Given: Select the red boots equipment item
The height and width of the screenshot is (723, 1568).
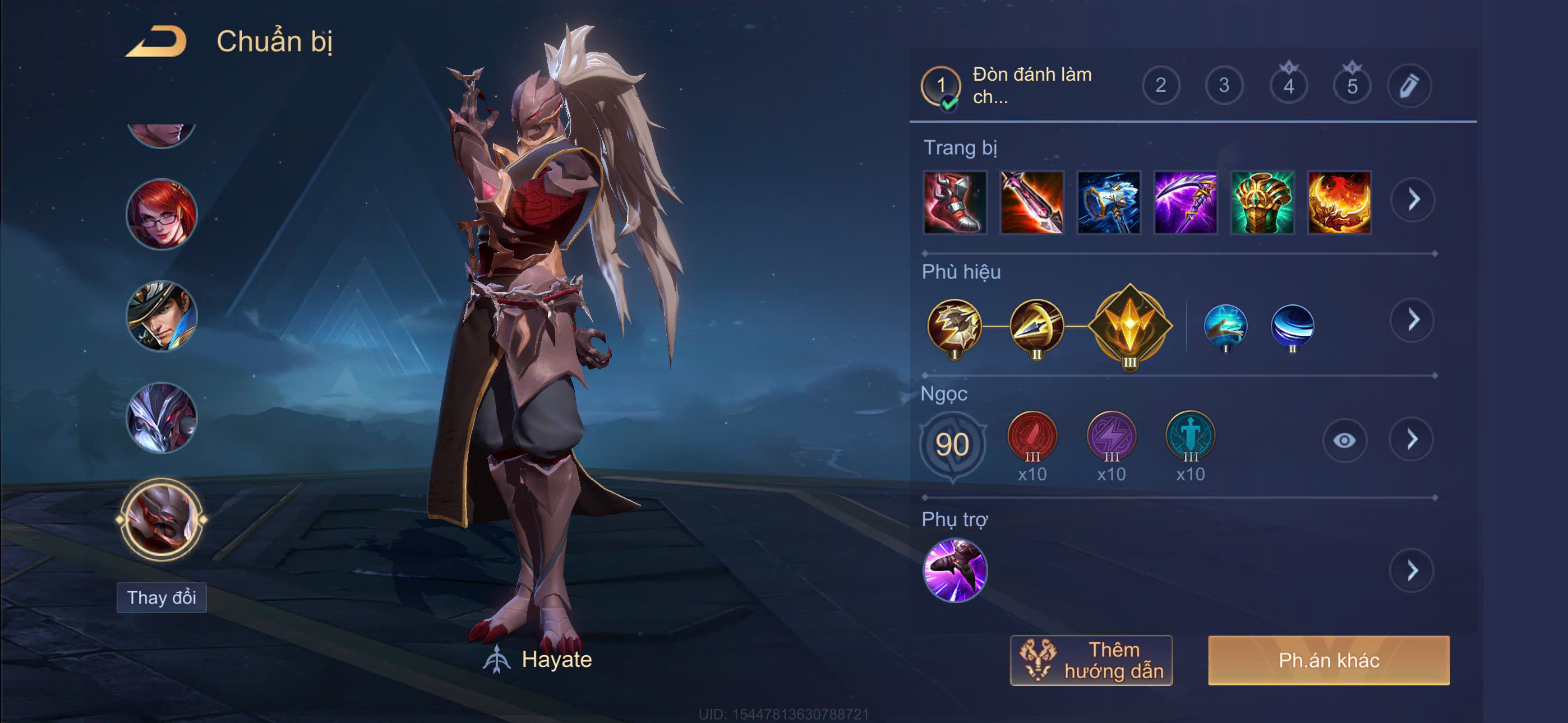Looking at the screenshot, I should (954, 202).
